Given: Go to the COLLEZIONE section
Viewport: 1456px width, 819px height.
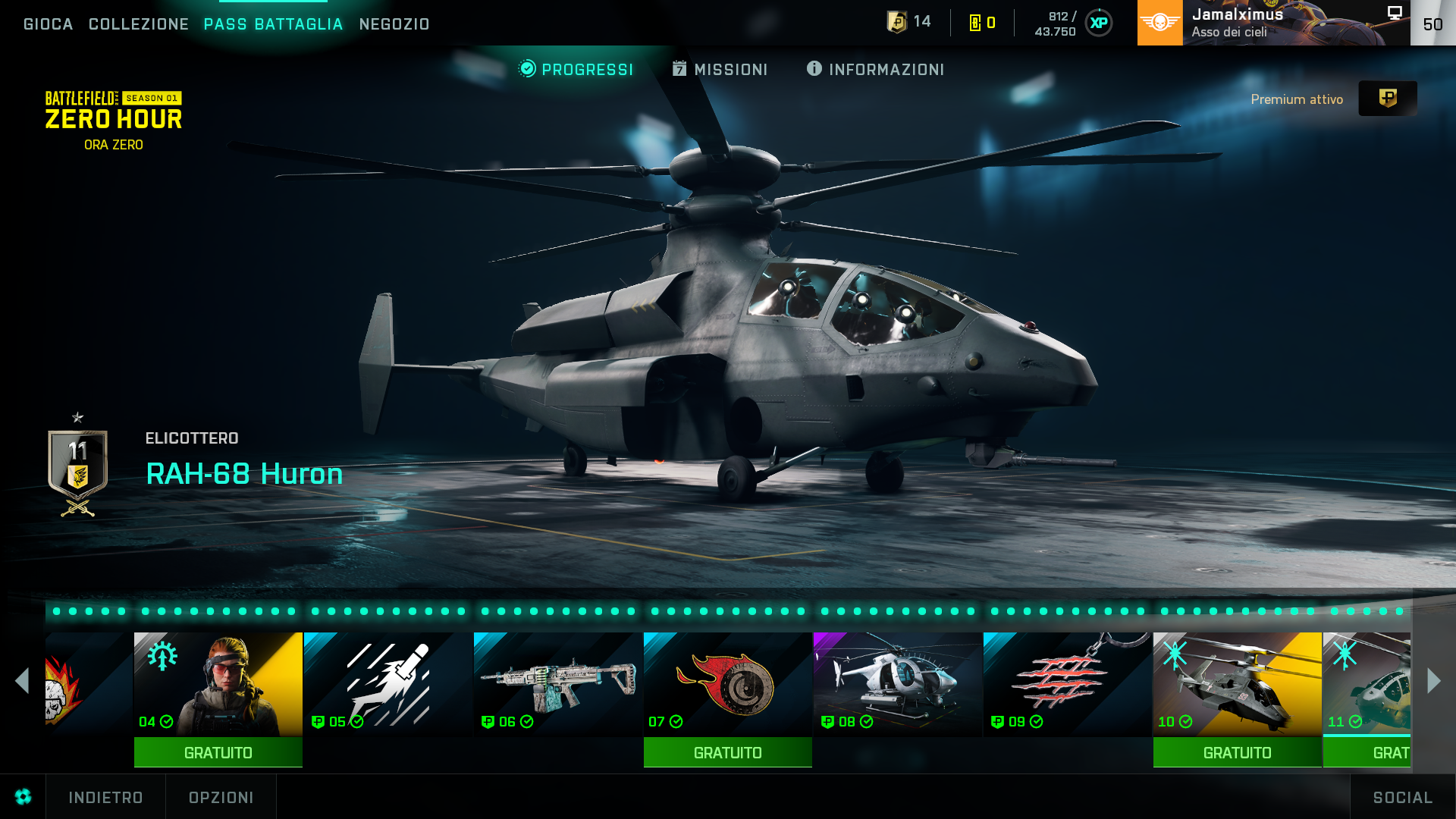Looking at the screenshot, I should pyautogui.click(x=139, y=24).
